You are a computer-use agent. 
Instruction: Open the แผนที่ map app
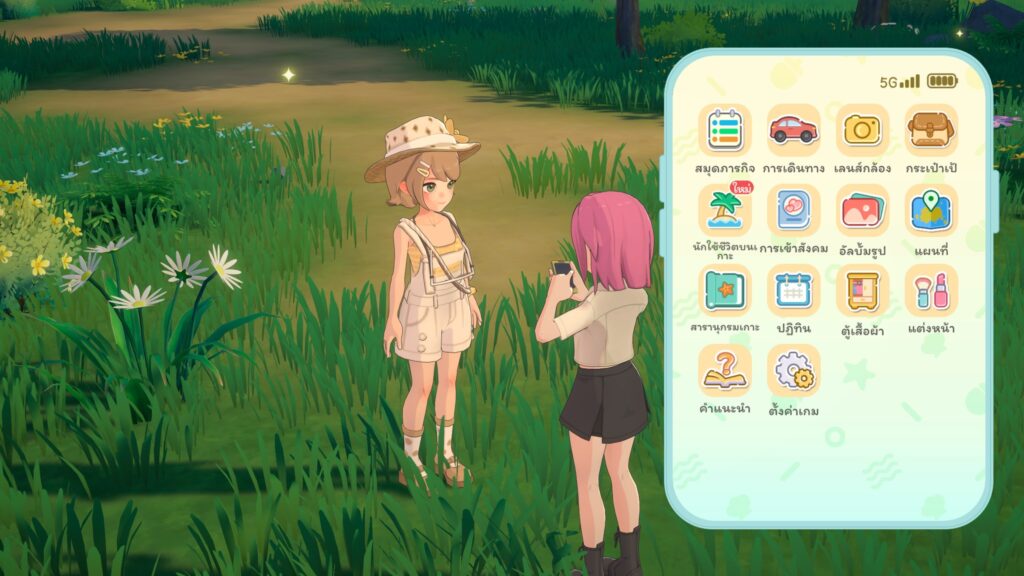(x=931, y=210)
